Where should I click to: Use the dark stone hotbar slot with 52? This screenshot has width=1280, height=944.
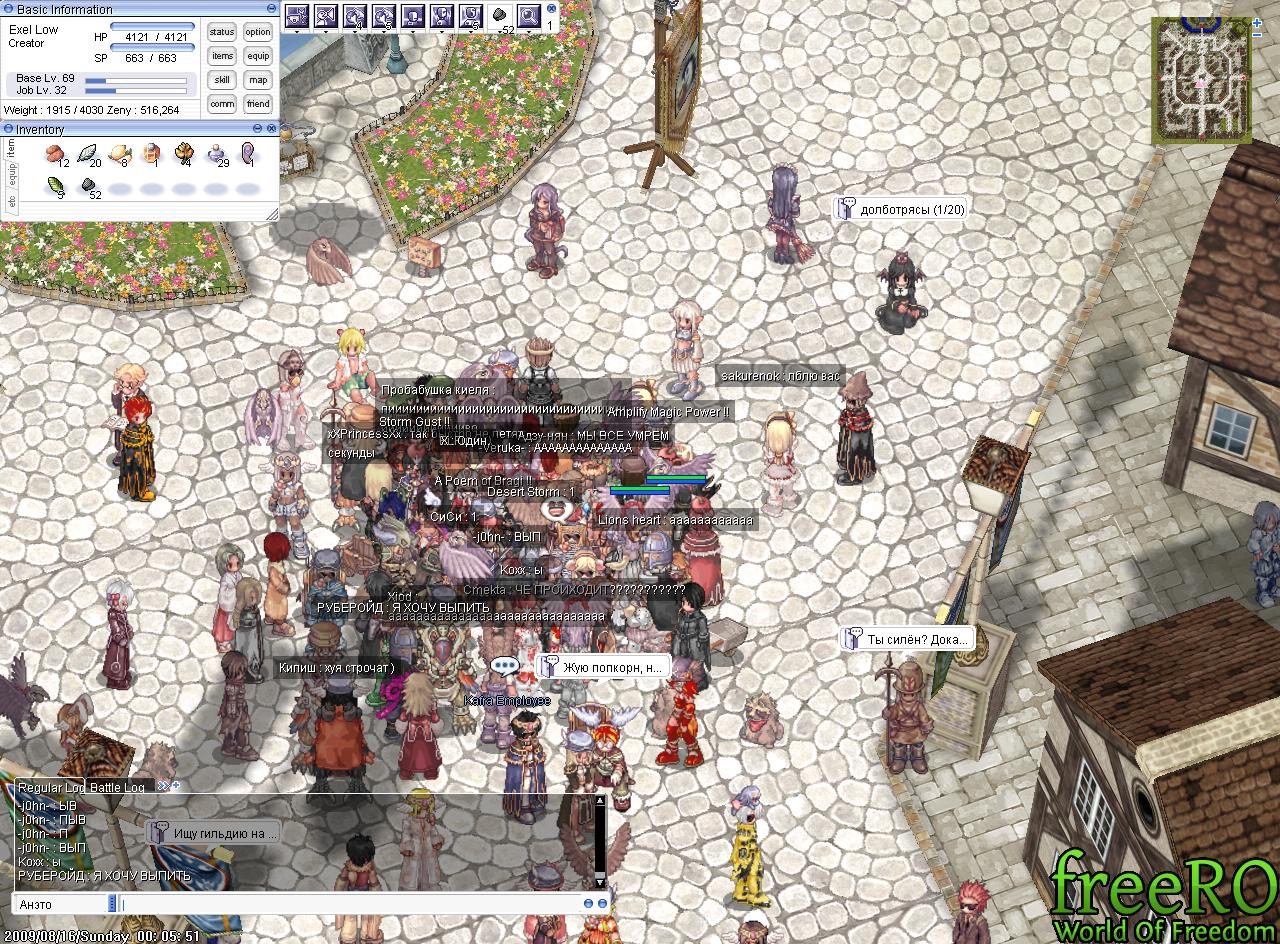click(x=500, y=16)
